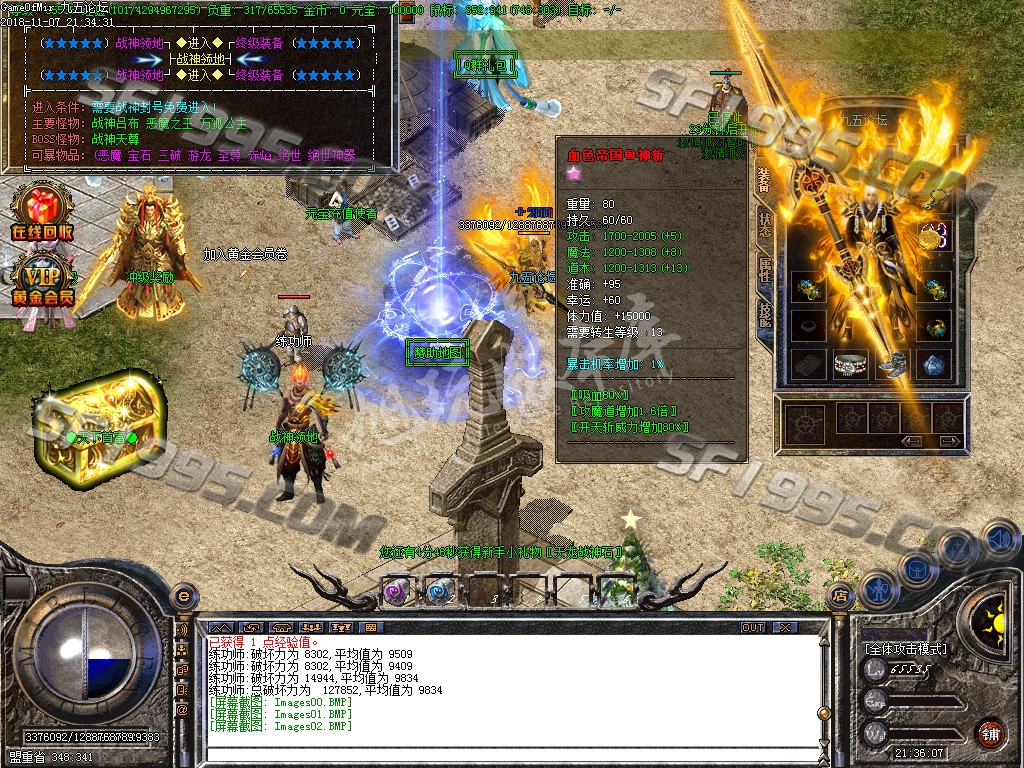Close the chat window with X
The image size is (1024, 768).
coord(785,627)
